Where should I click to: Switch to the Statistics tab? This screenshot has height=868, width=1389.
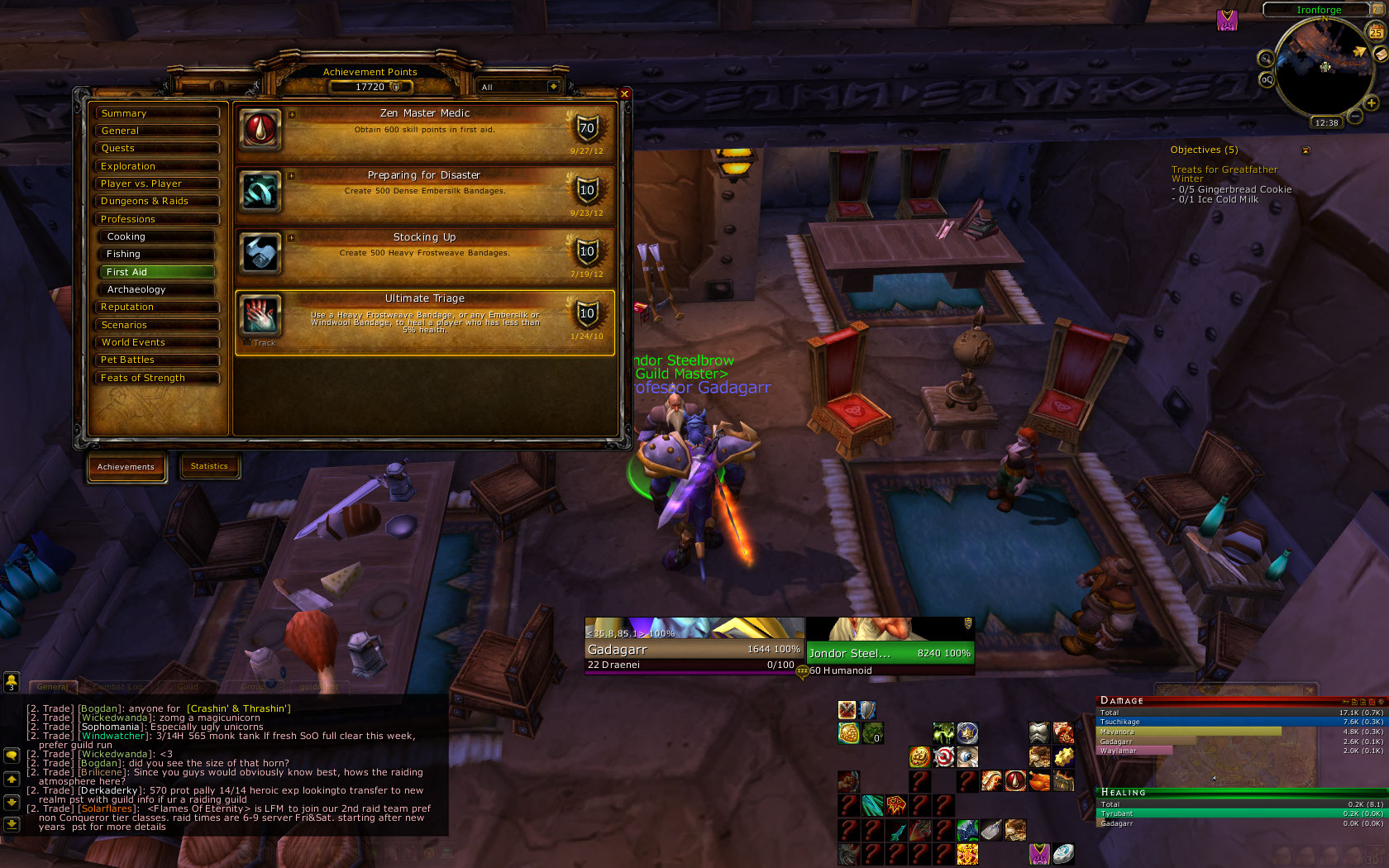click(209, 466)
